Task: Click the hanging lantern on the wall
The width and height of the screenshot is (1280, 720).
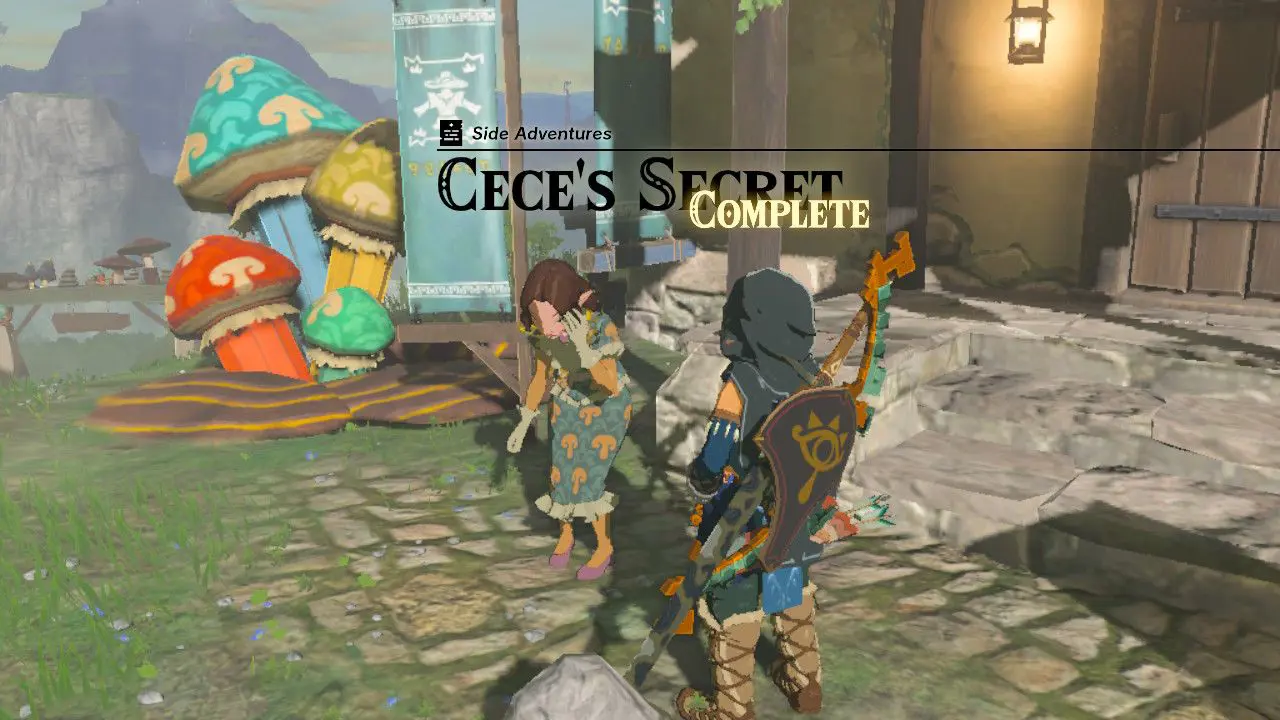Action: [1025, 35]
